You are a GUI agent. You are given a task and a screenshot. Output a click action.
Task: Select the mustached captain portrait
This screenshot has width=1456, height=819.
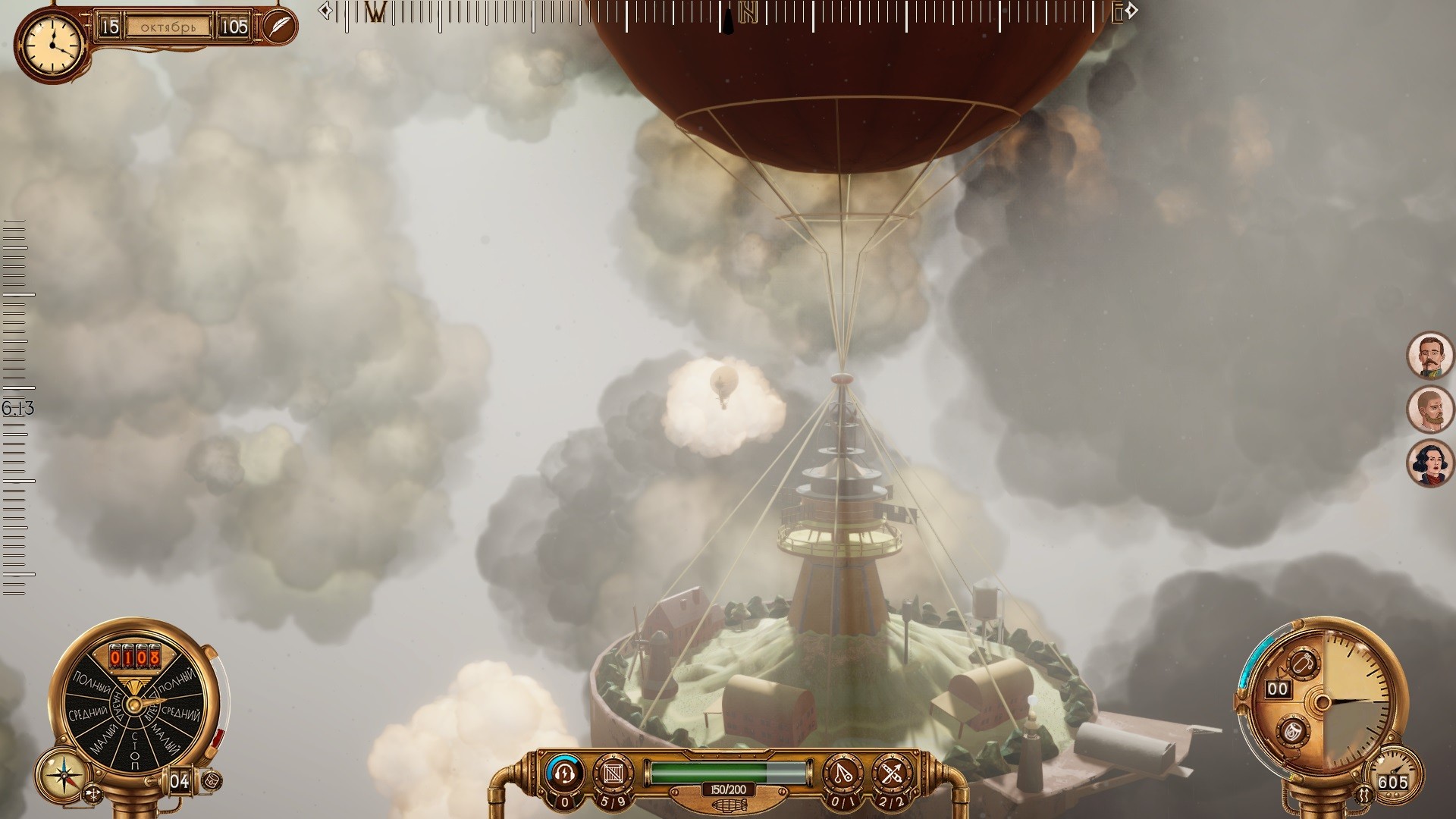pos(1429,355)
